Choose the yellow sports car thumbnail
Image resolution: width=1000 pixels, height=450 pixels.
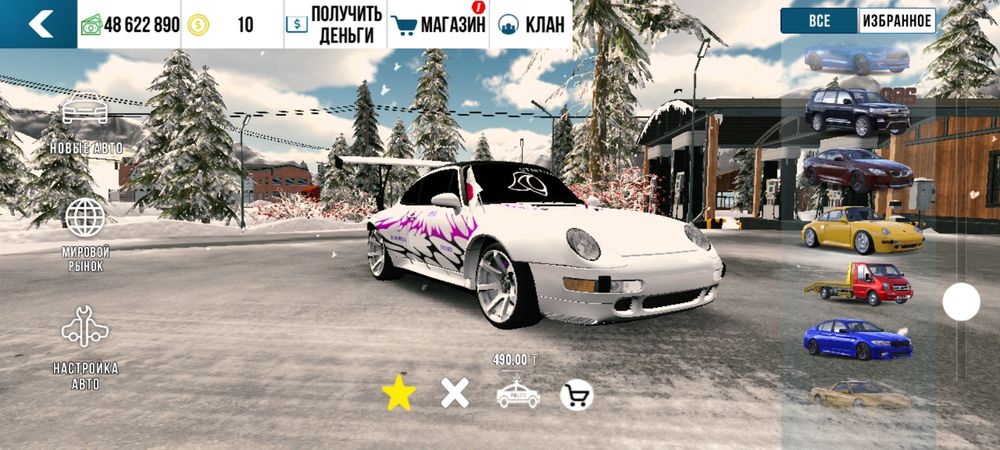[861, 230]
